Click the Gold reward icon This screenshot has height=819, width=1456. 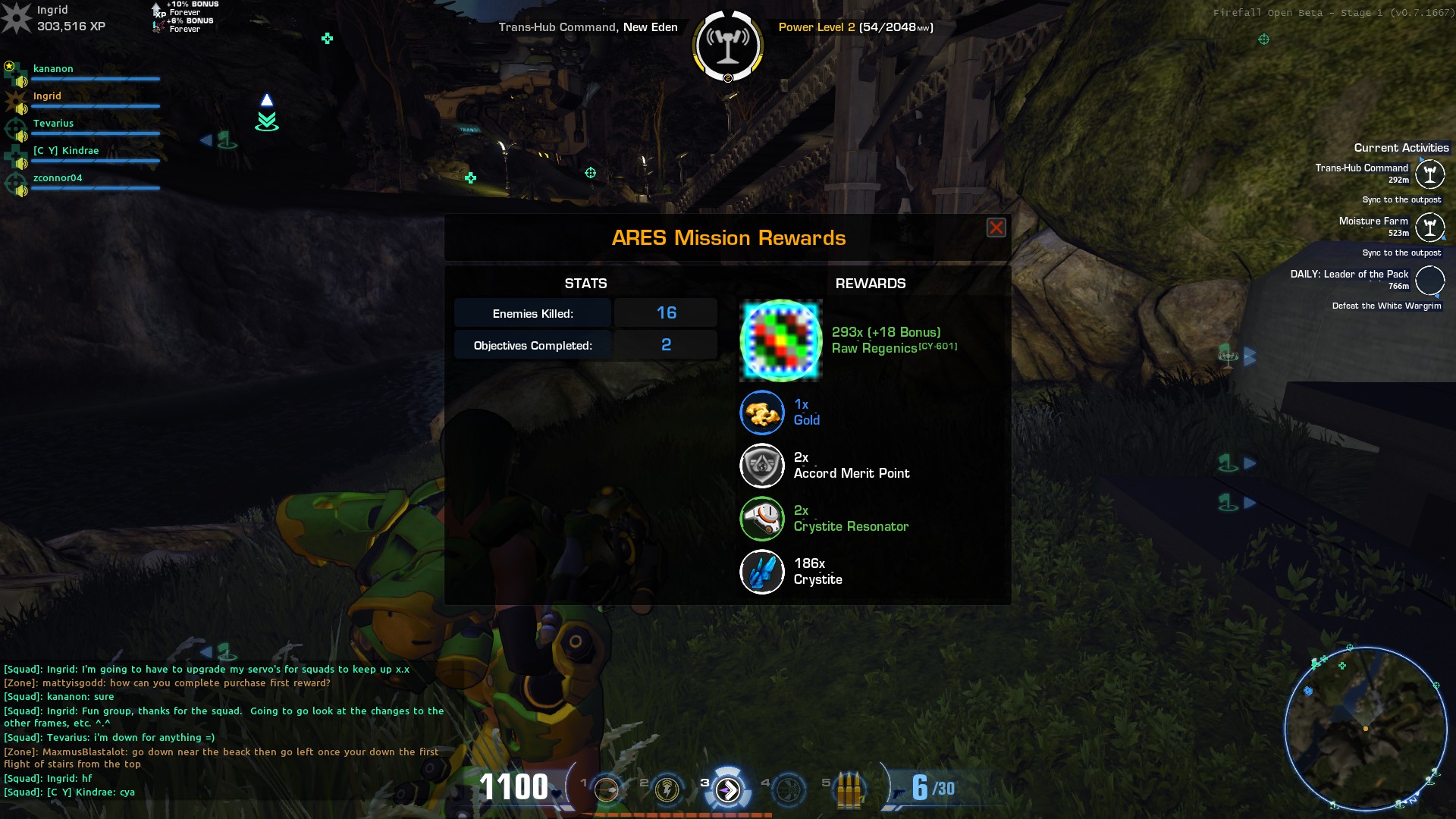click(x=762, y=413)
